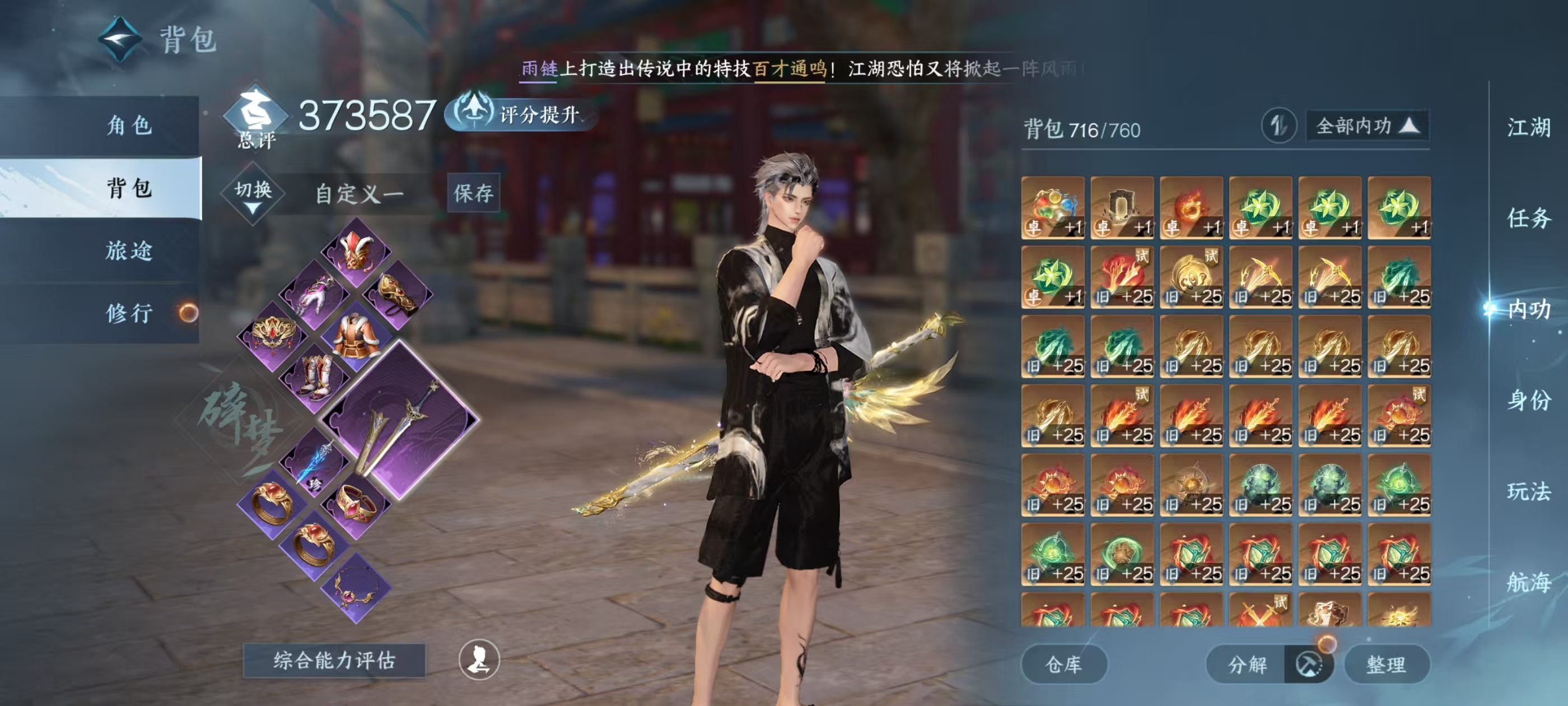Show the 任务 quest item category

1528,218
